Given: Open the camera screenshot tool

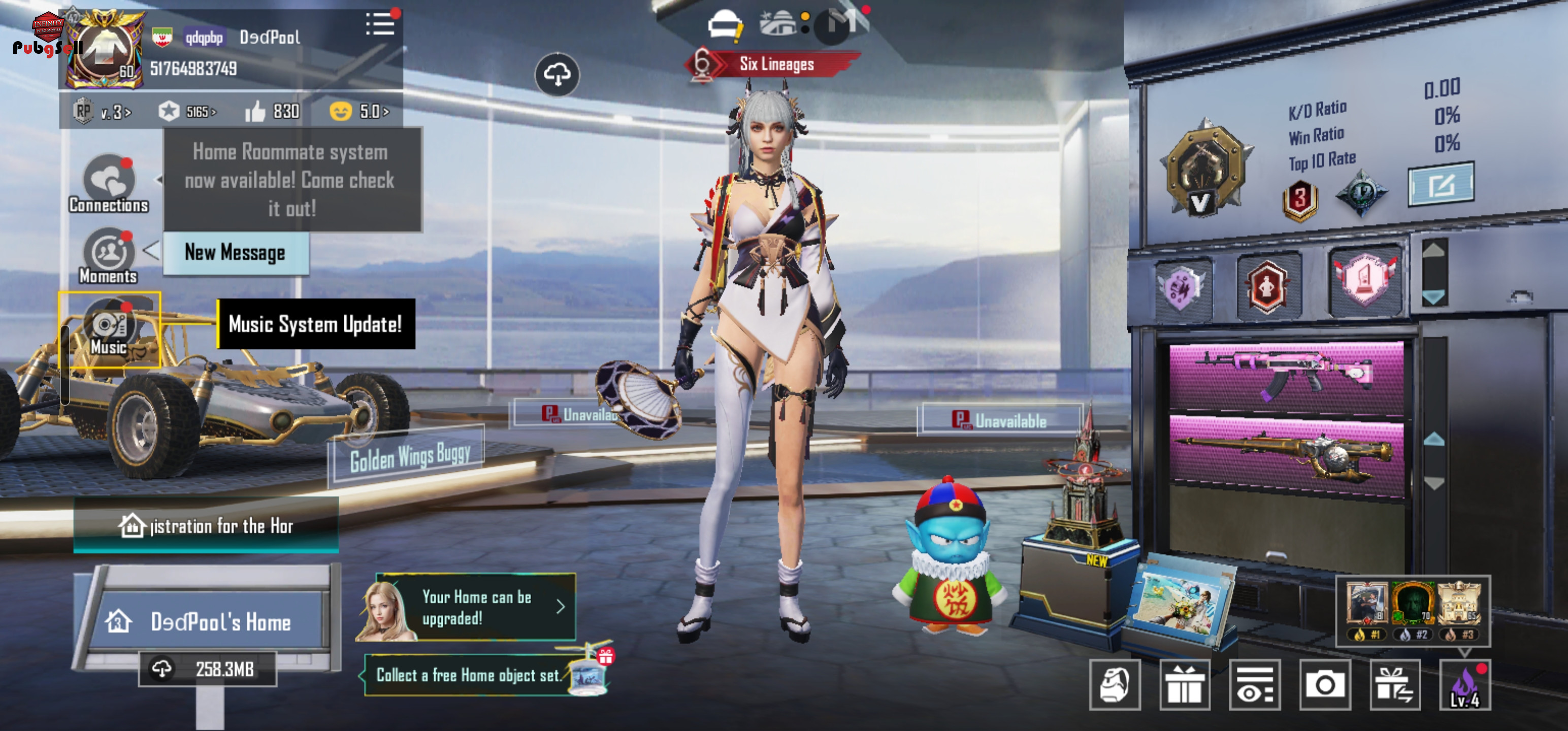Looking at the screenshot, I should click(x=1324, y=685).
